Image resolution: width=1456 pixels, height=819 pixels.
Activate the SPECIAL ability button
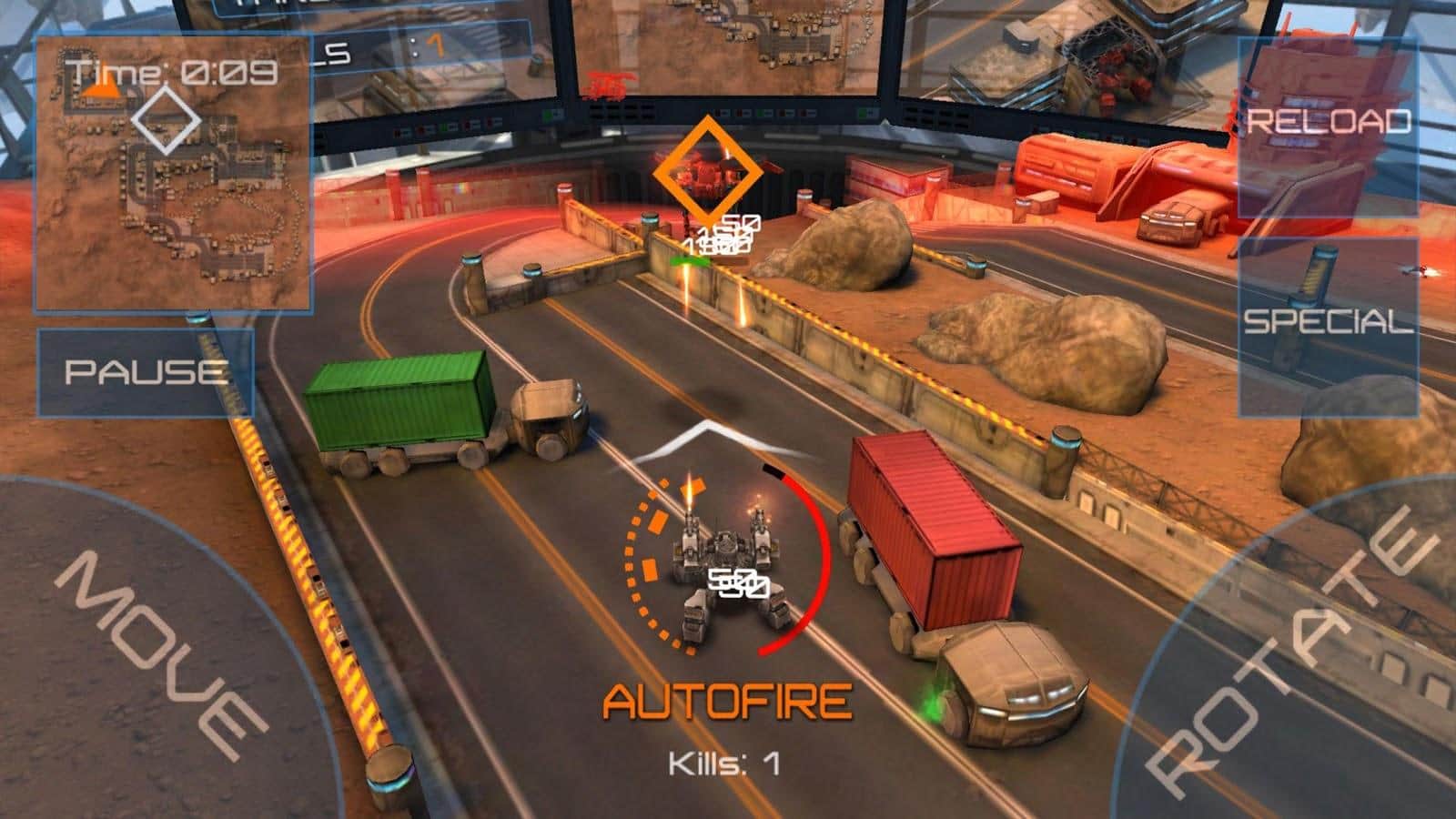[x=1328, y=323]
